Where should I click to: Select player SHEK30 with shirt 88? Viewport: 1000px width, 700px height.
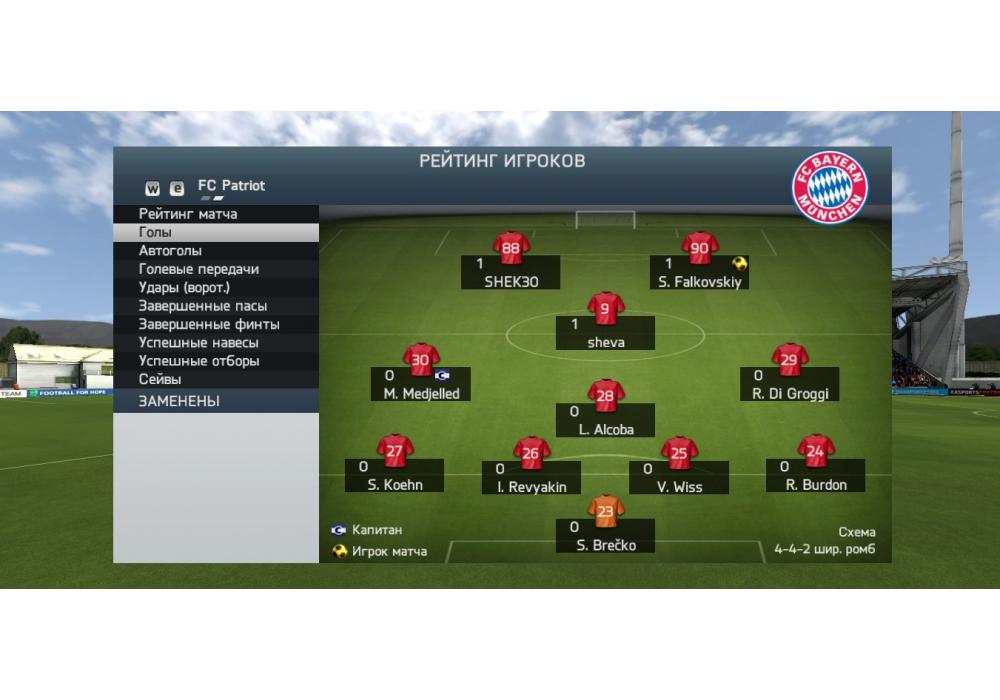coord(511,263)
